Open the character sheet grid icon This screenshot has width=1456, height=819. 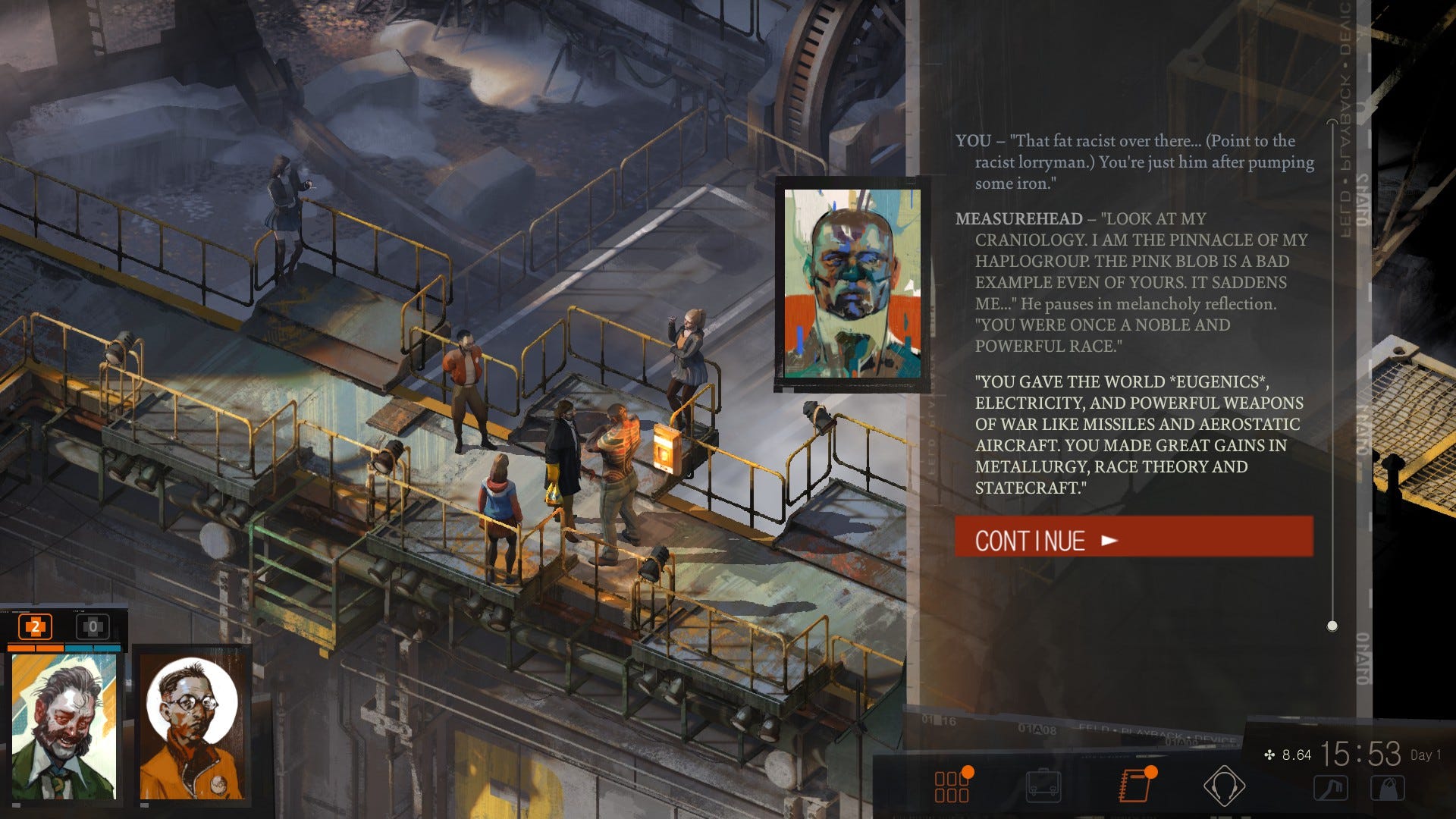tap(952, 786)
